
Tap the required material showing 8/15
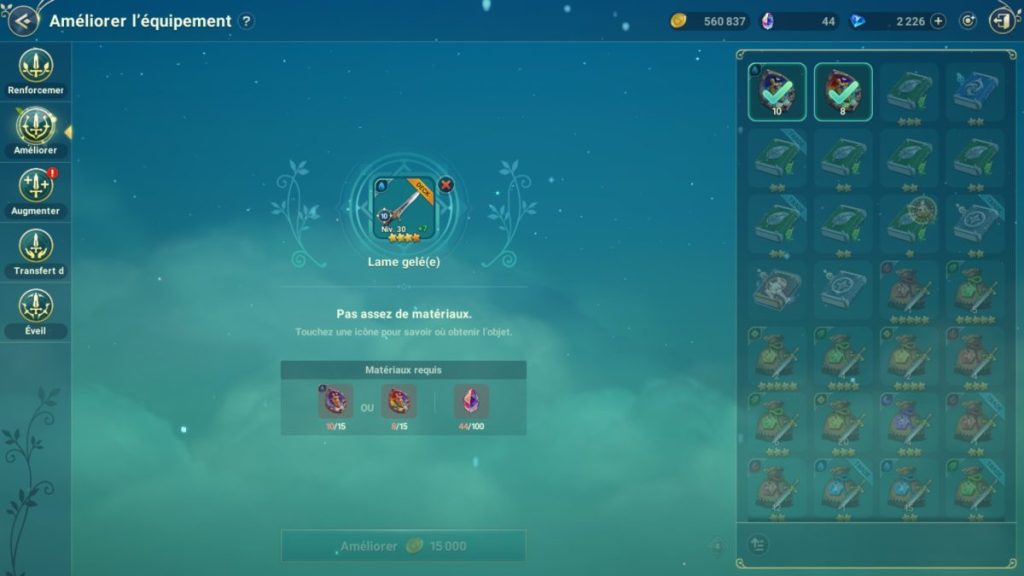click(399, 402)
